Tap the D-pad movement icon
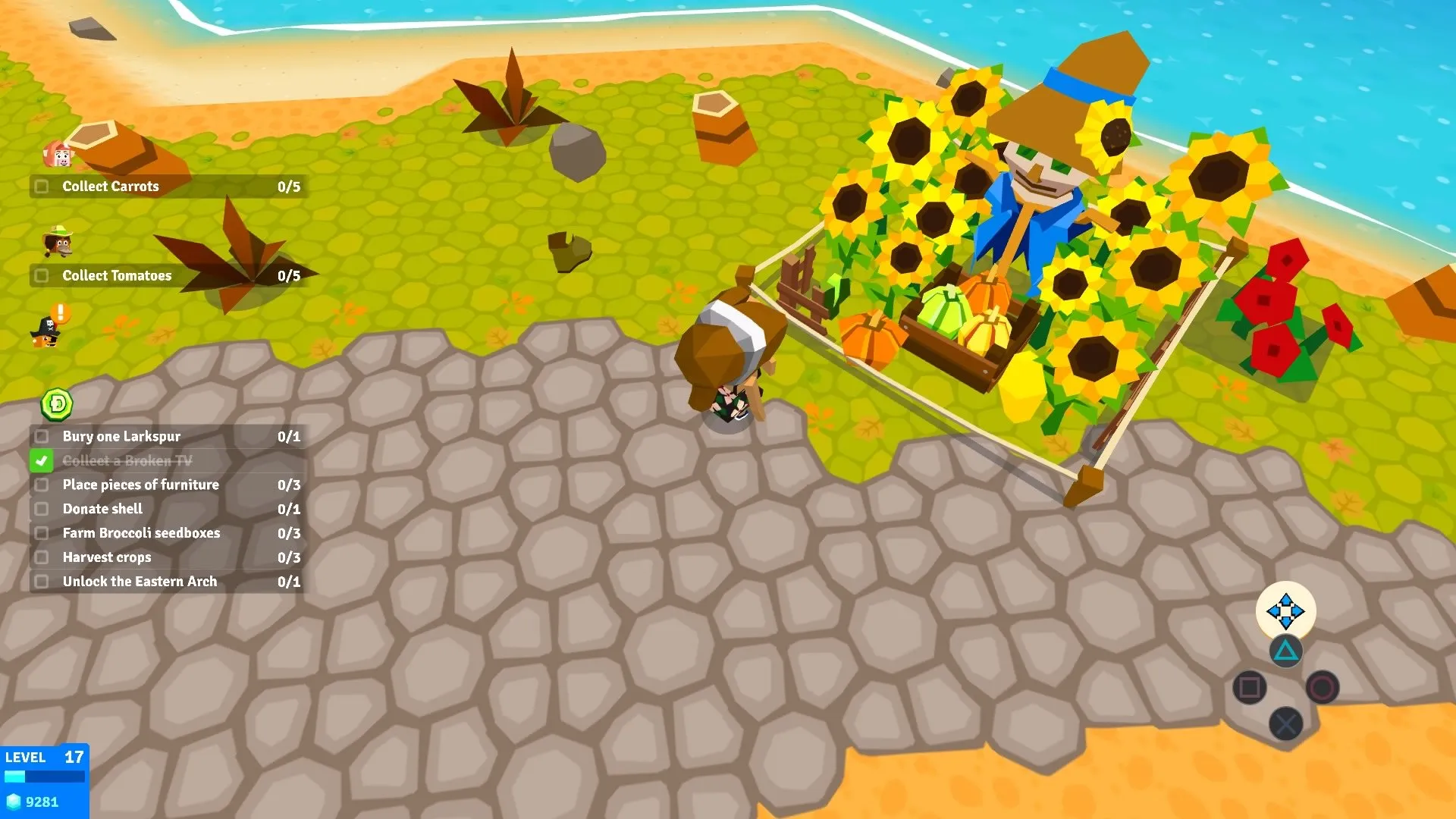This screenshot has height=819, width=1456. click(1287, 613)
